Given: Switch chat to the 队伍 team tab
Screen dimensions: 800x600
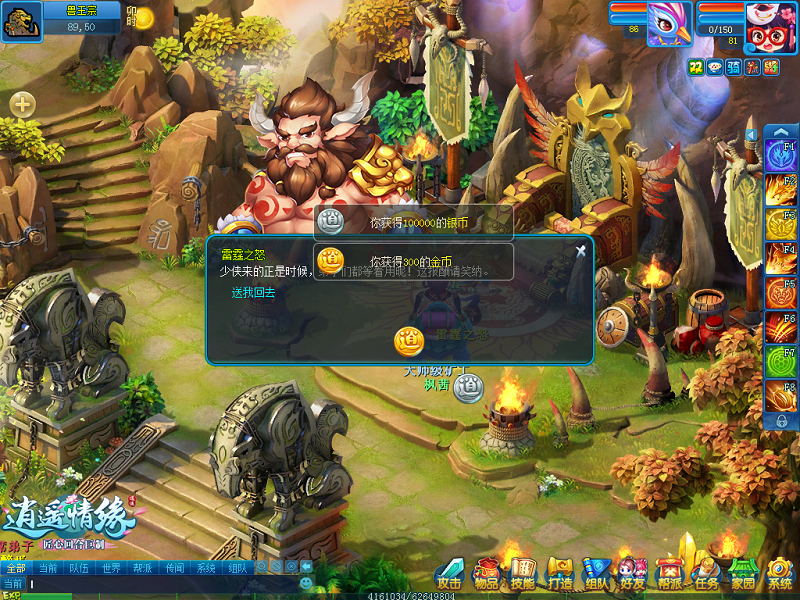Looking at the screenshot, I should point(78,568).
